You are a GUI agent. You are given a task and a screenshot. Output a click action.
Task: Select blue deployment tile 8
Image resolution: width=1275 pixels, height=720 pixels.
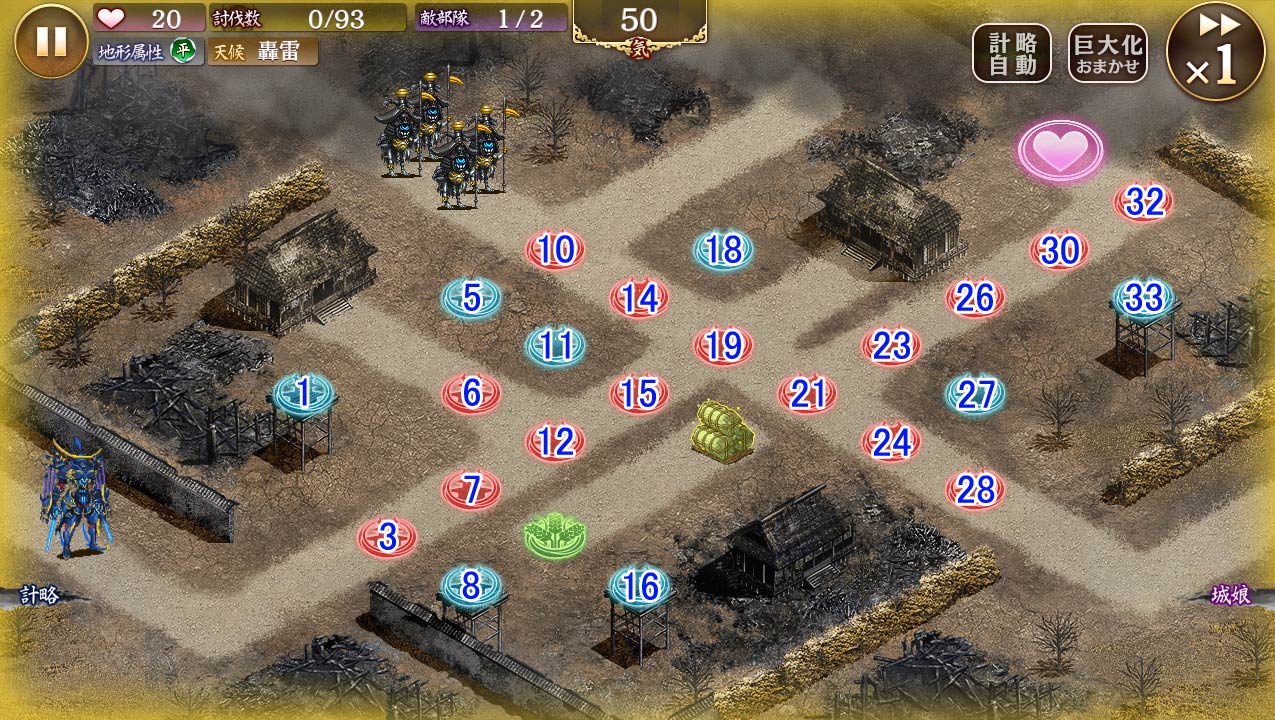coord(471,586)
